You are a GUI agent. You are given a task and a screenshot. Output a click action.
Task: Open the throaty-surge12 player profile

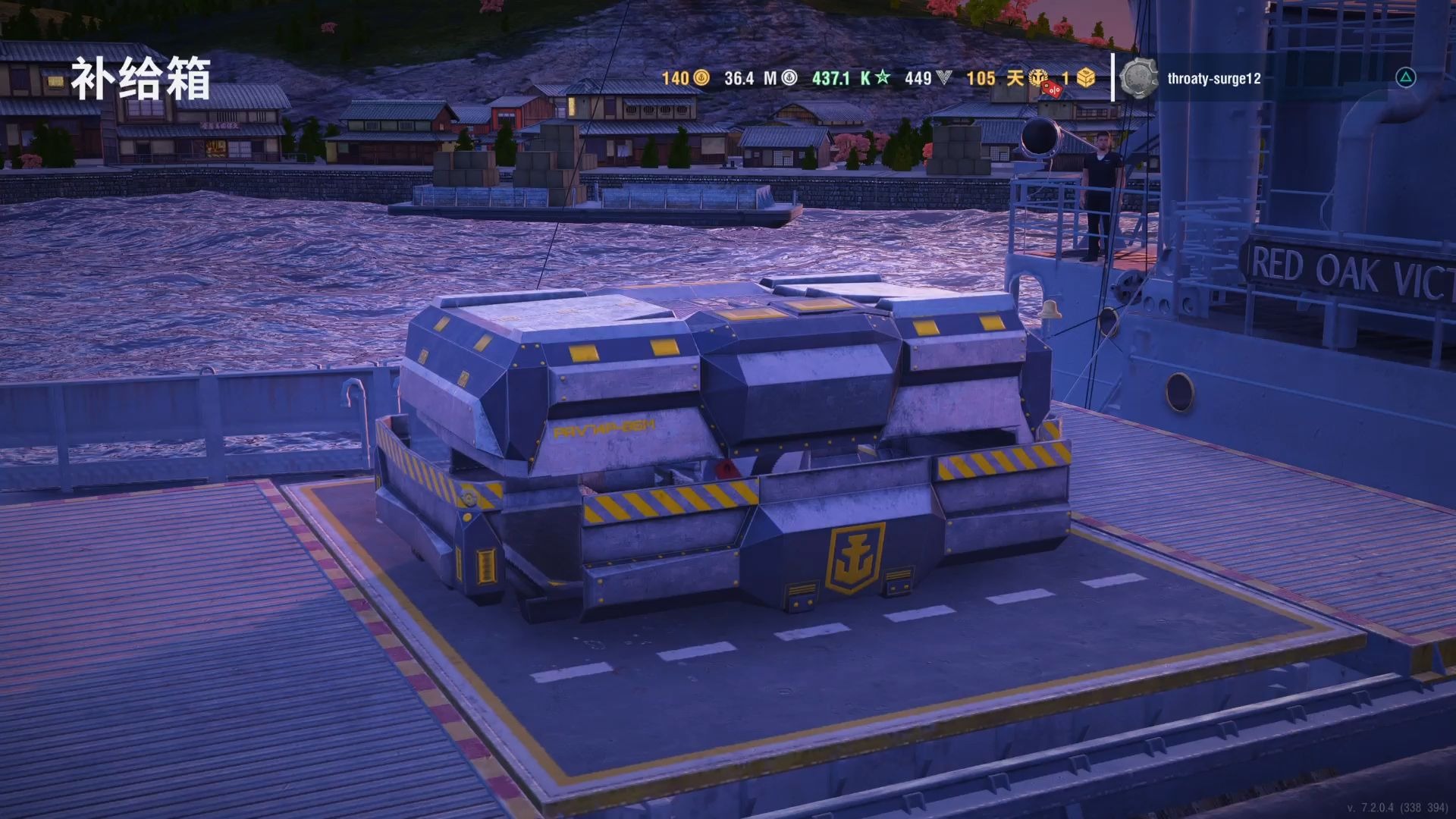click(x=1213, y=78)
